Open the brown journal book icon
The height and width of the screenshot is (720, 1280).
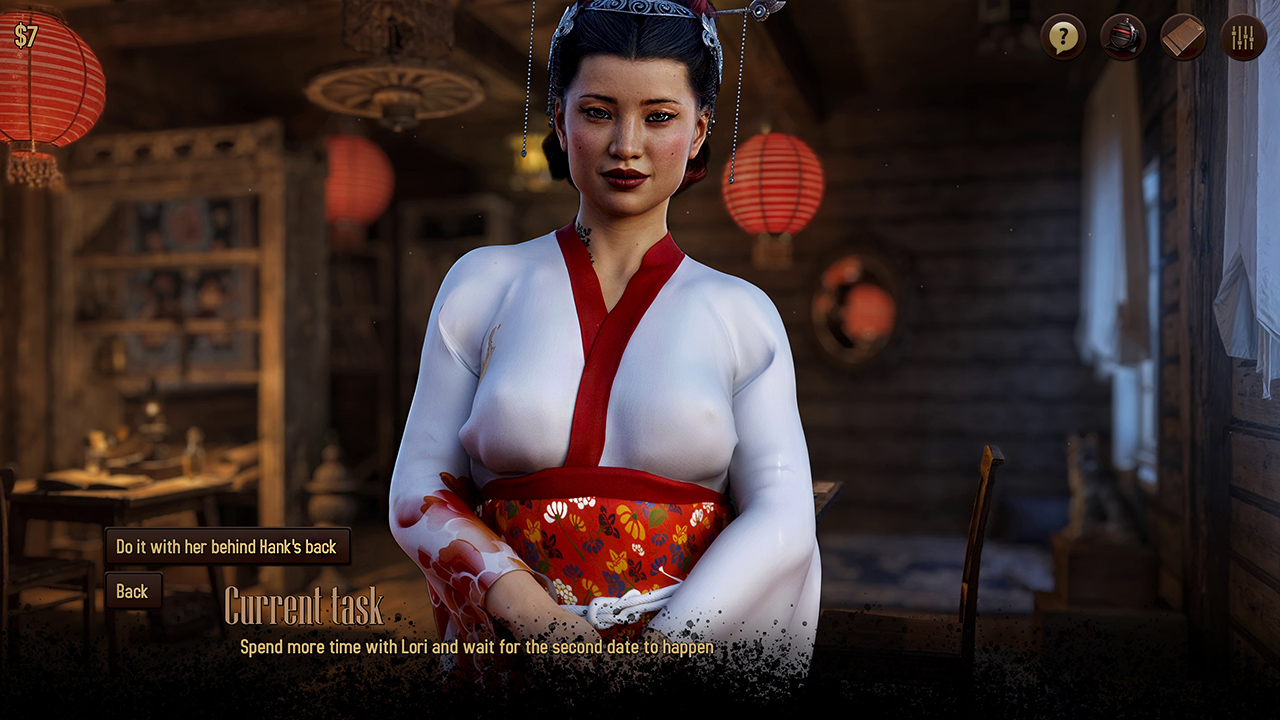(1183, 38)
